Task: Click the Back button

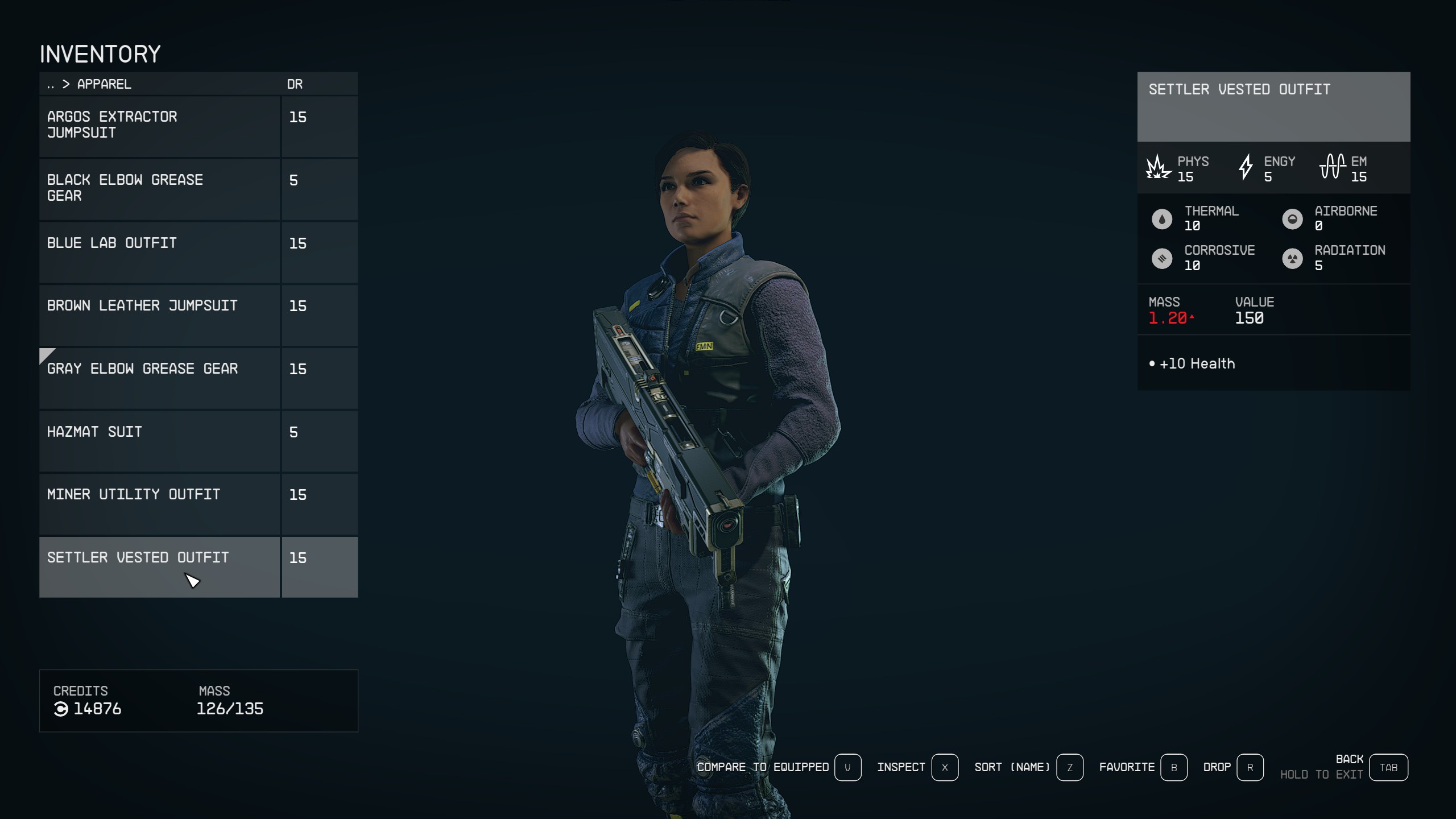Action: [1388, 768]
